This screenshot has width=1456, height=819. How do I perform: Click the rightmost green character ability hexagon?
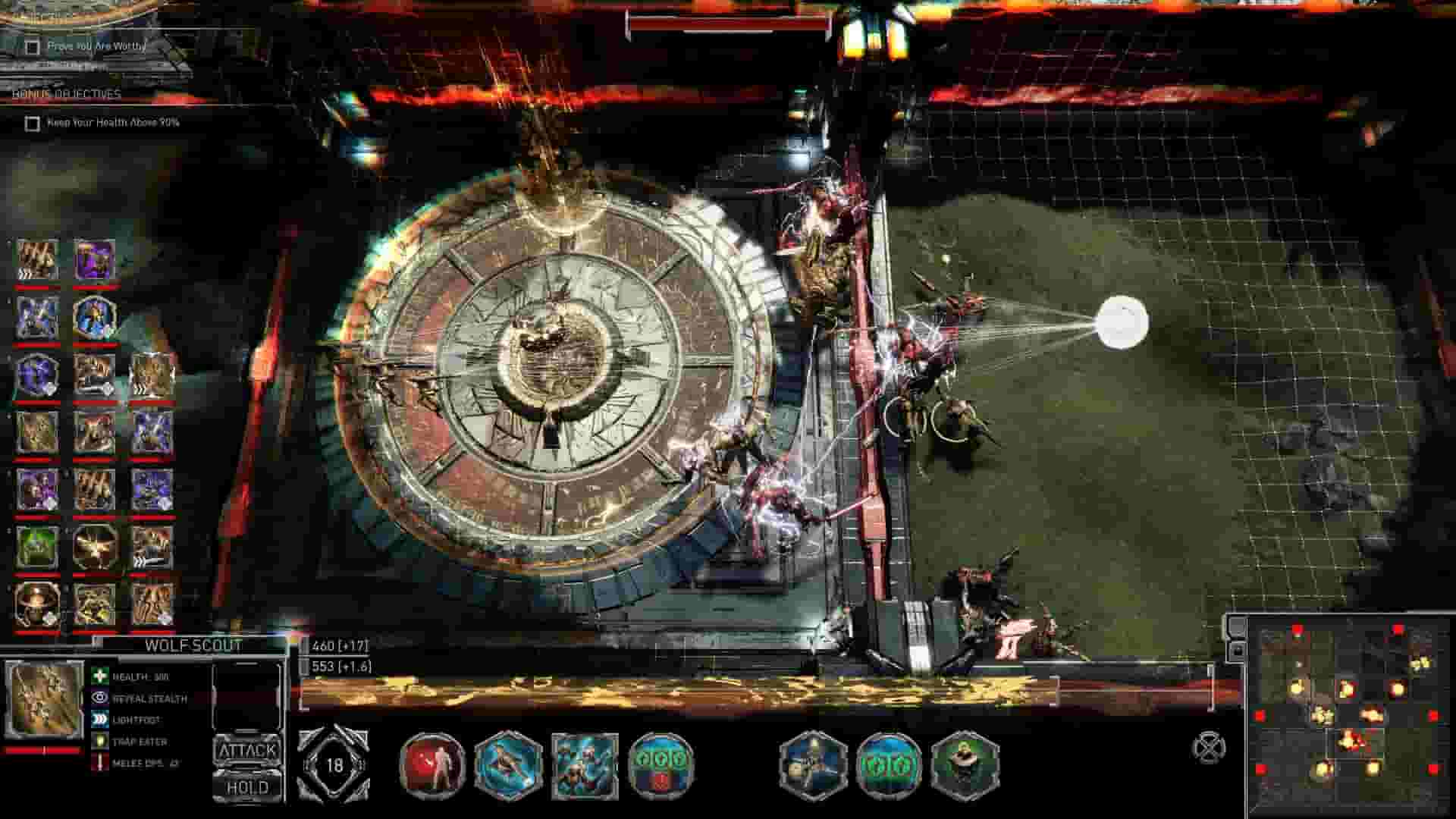point(967,766)
